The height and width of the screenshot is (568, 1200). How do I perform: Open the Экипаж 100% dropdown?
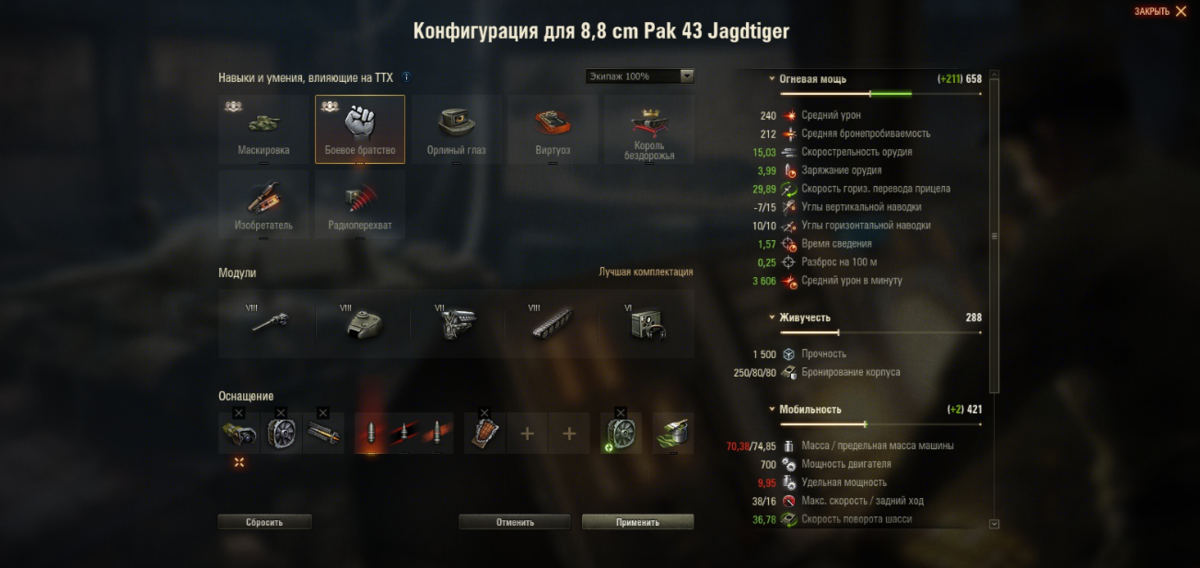640,76
